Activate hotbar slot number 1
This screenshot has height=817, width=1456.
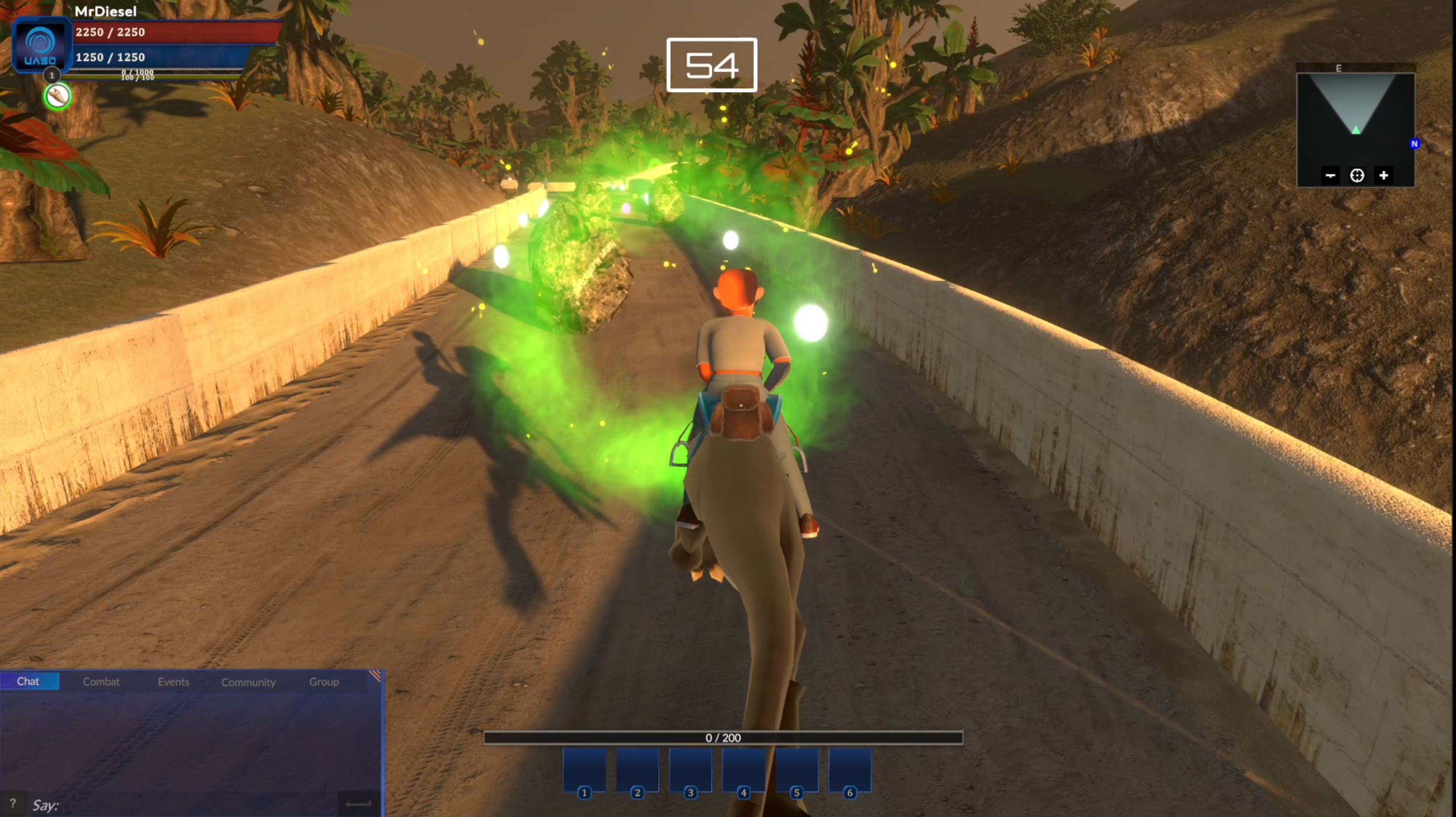click(x=584, y=770)
